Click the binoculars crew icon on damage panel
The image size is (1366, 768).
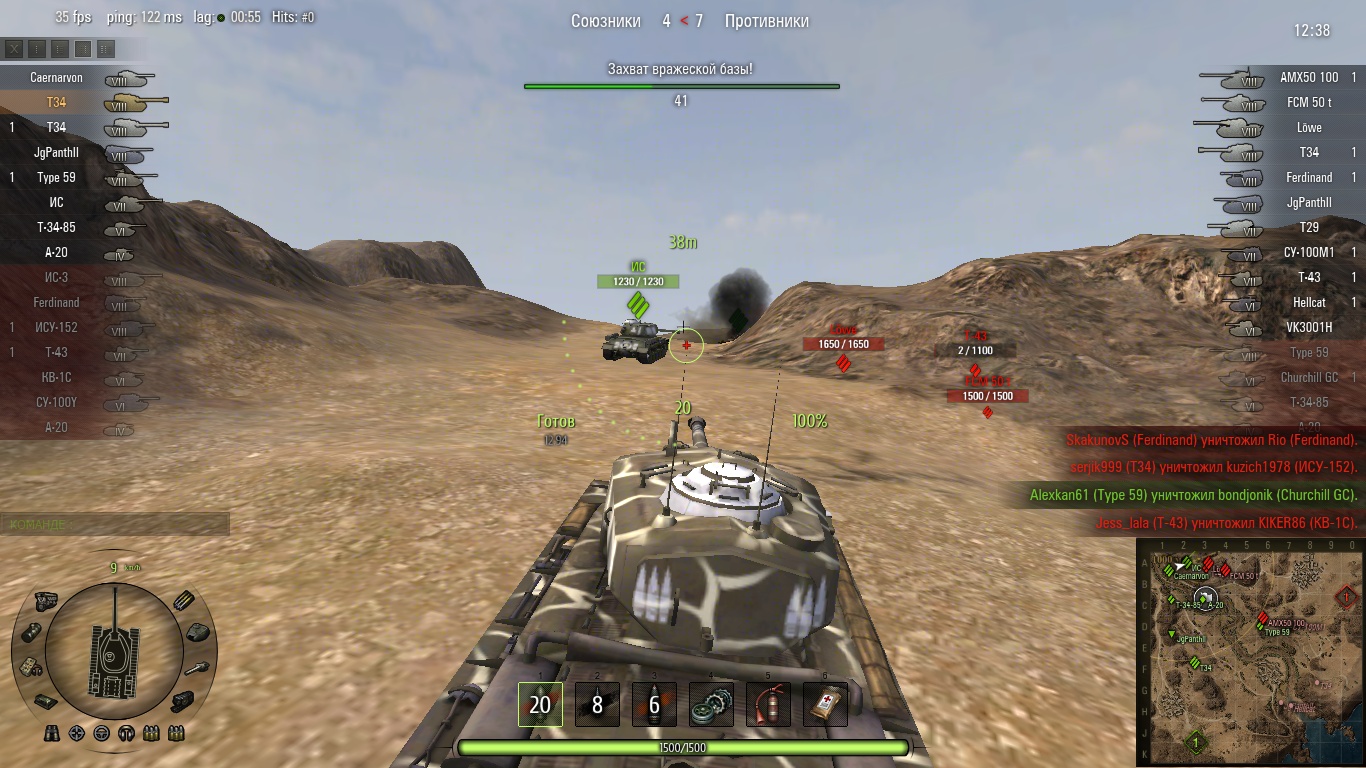coord(52,733)
